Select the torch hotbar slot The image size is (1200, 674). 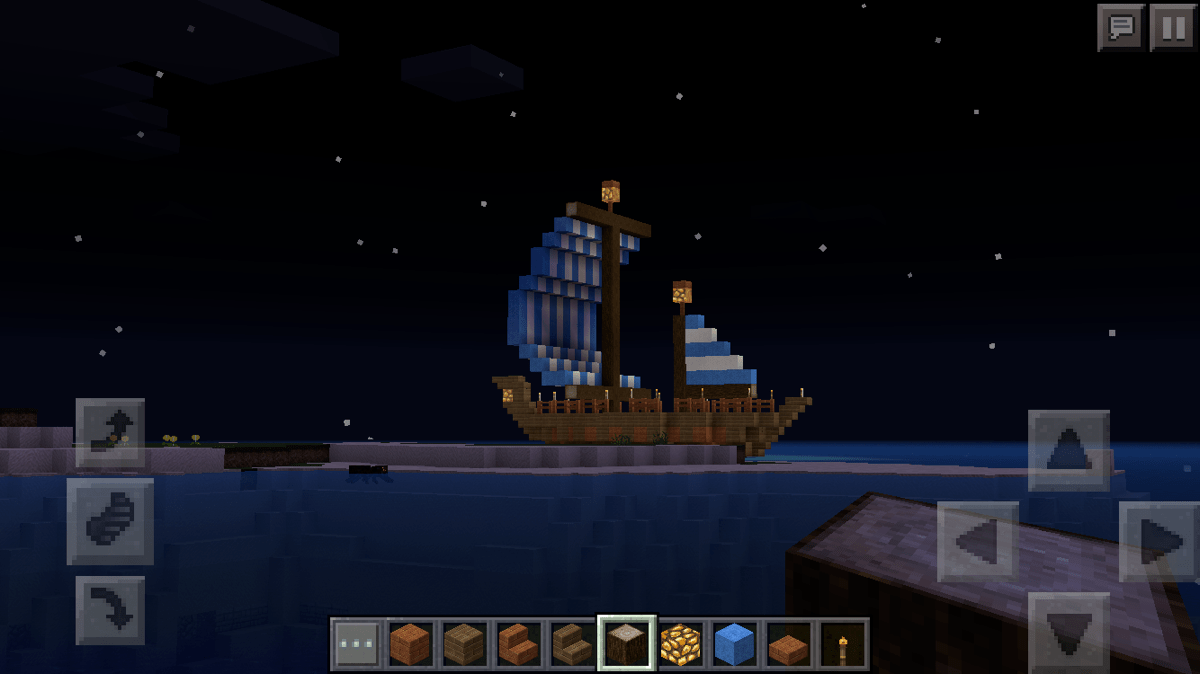pos(843,644)
